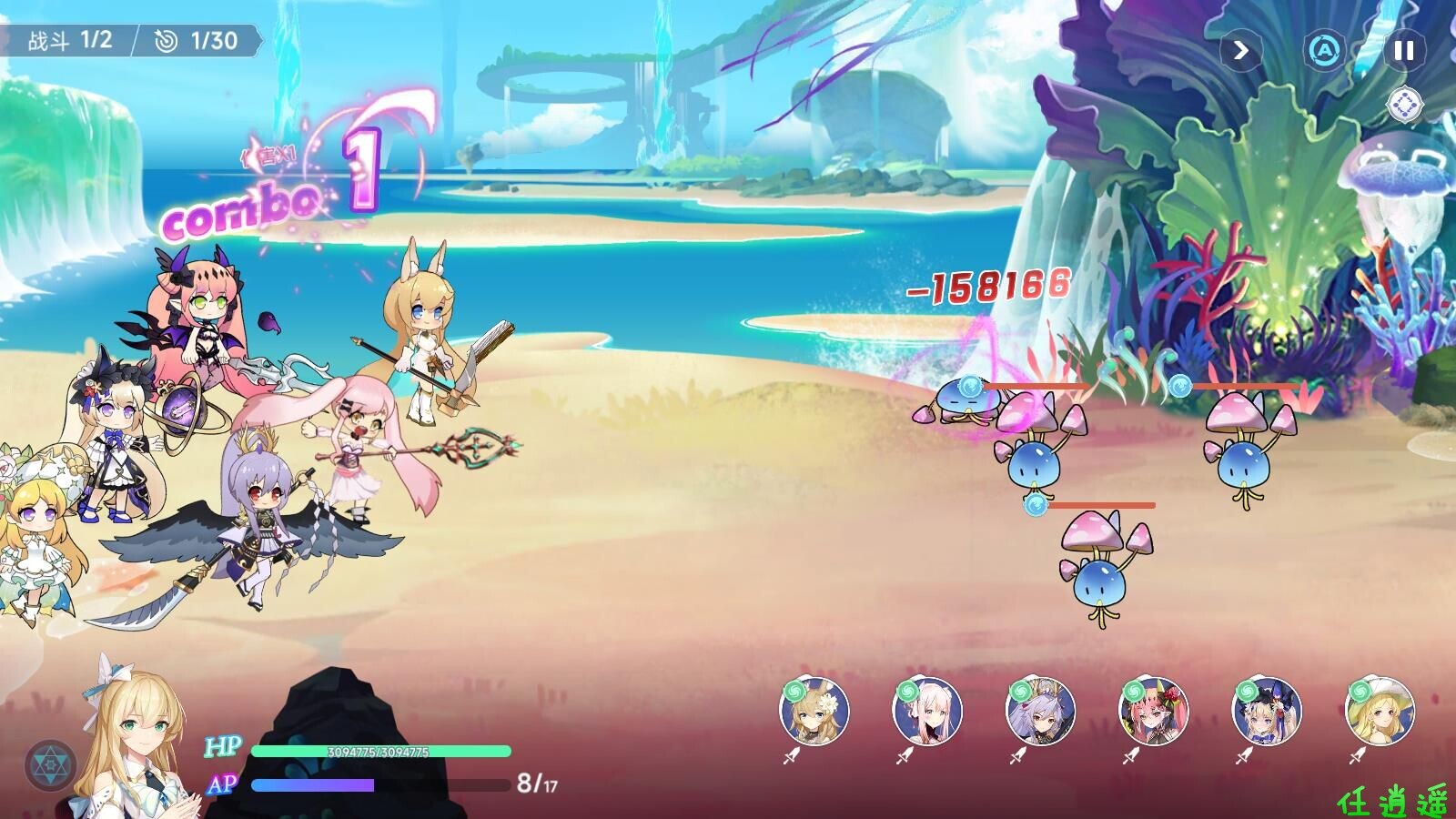Viewport: 1456px width, 819px height.
Task: Trigger the black witch-hat blonde girl skill portrait
Action: 1267,712
